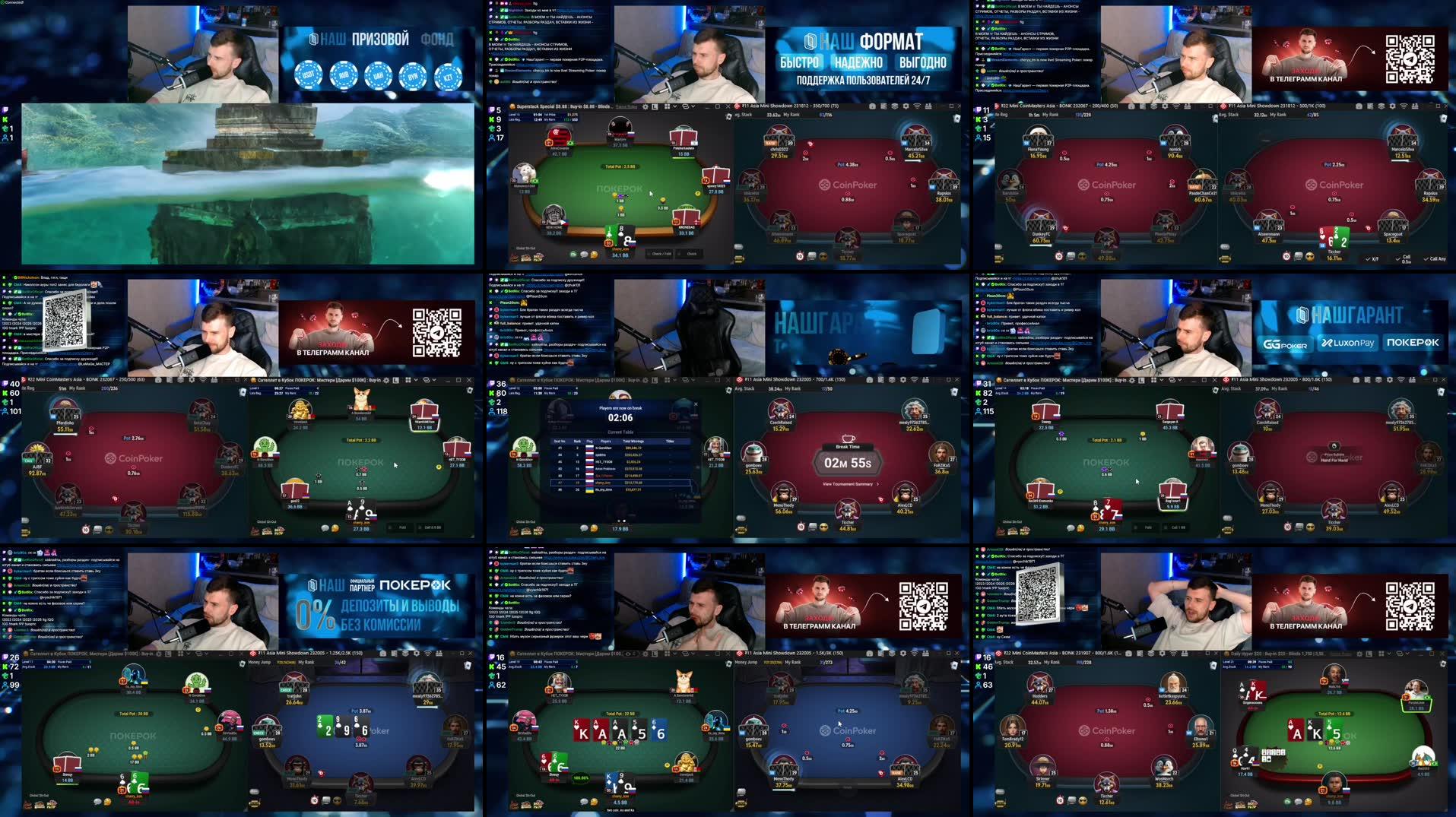Check the X/F pre-action checkbox
The width and height of the screenshot is (1456, 817).
pyautogui.click(x=1369, y=258)
